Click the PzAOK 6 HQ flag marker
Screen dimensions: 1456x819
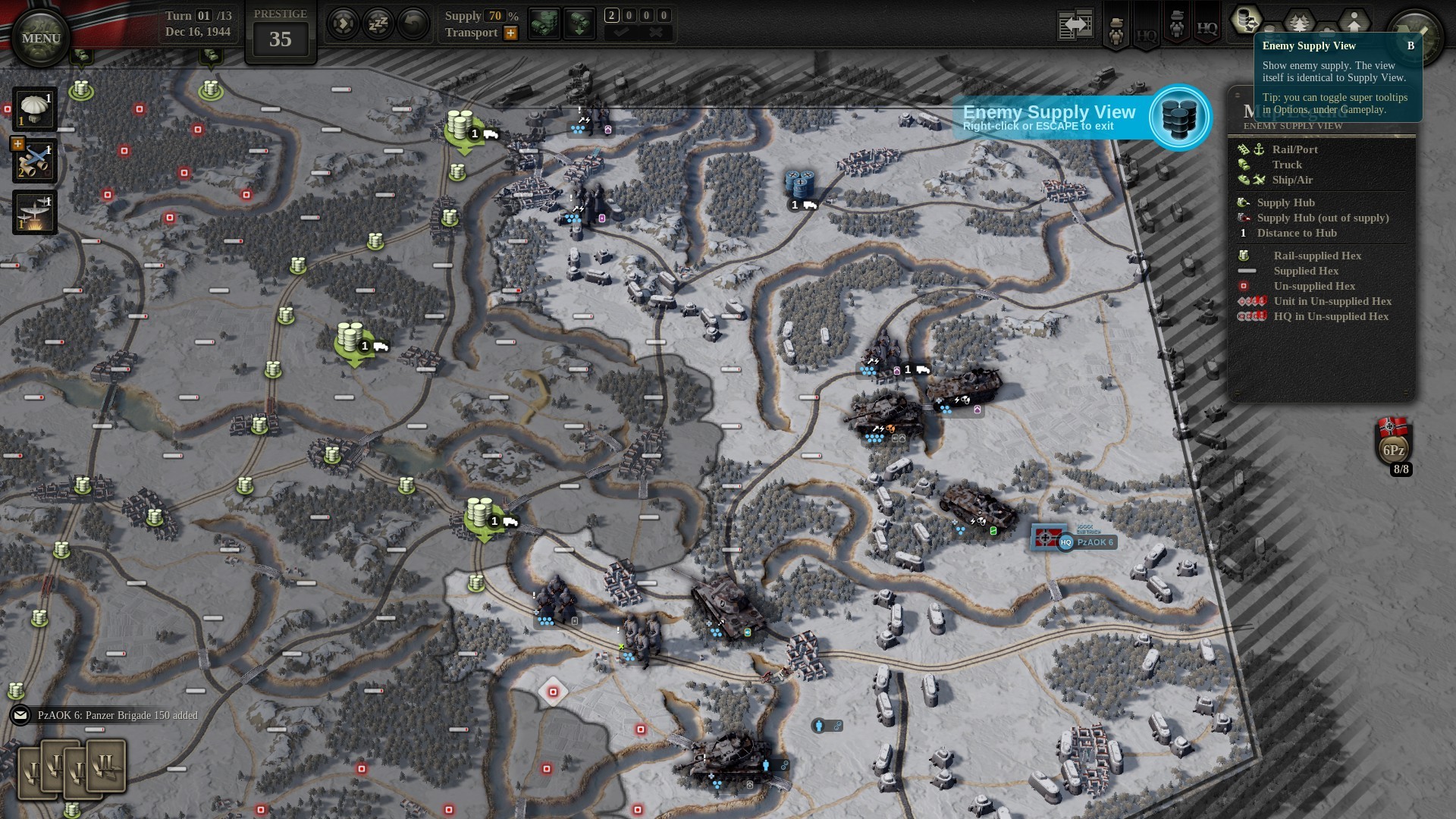[x=1045, y=538]
